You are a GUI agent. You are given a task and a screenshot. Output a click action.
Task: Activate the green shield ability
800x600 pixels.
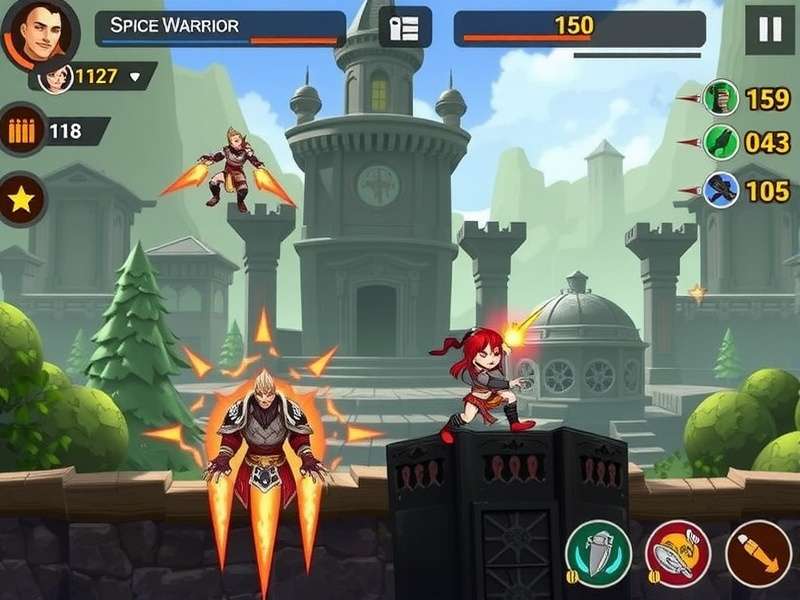click(x=598, y=553)
